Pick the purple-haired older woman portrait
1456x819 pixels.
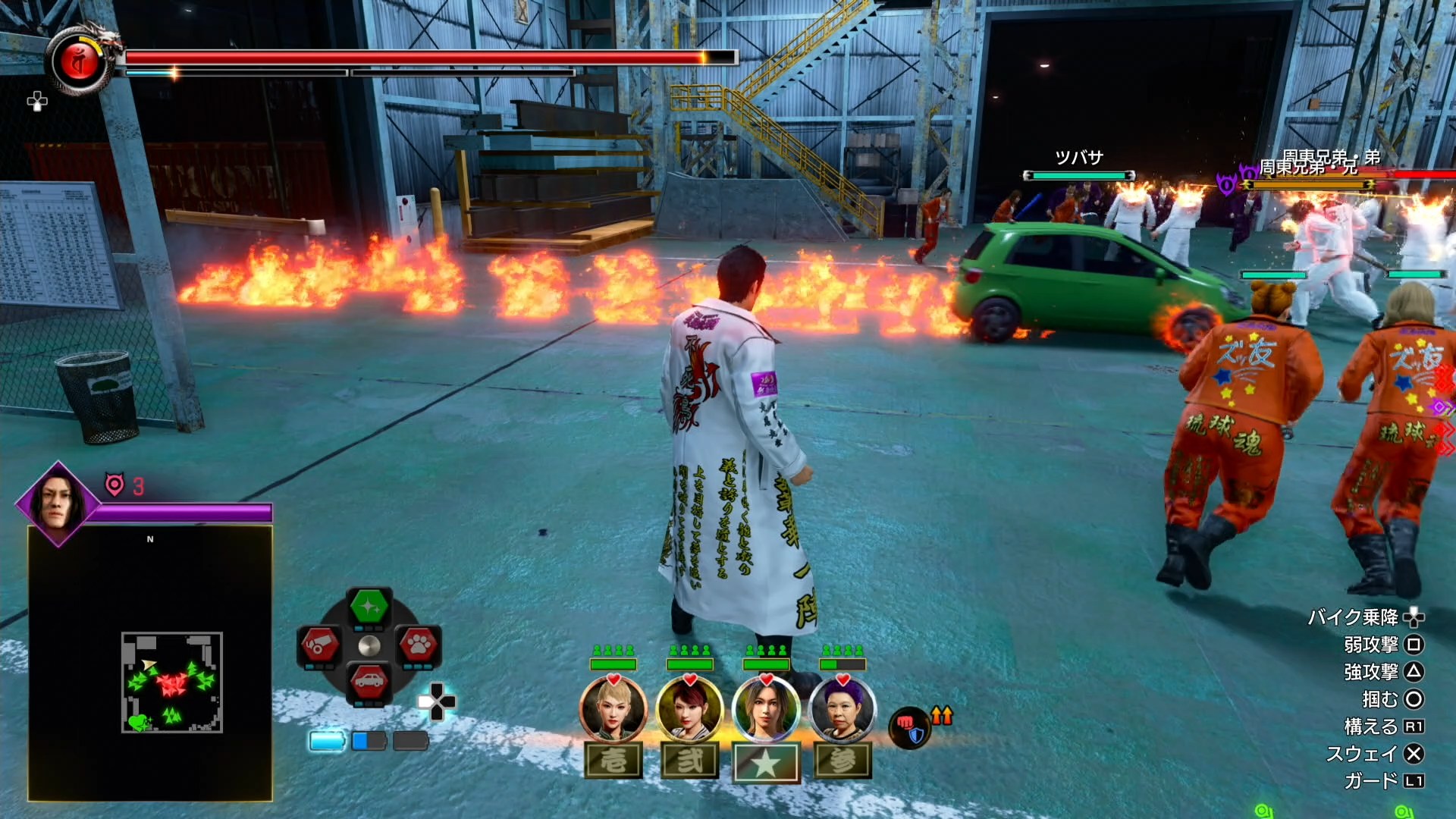click(843, 710)
